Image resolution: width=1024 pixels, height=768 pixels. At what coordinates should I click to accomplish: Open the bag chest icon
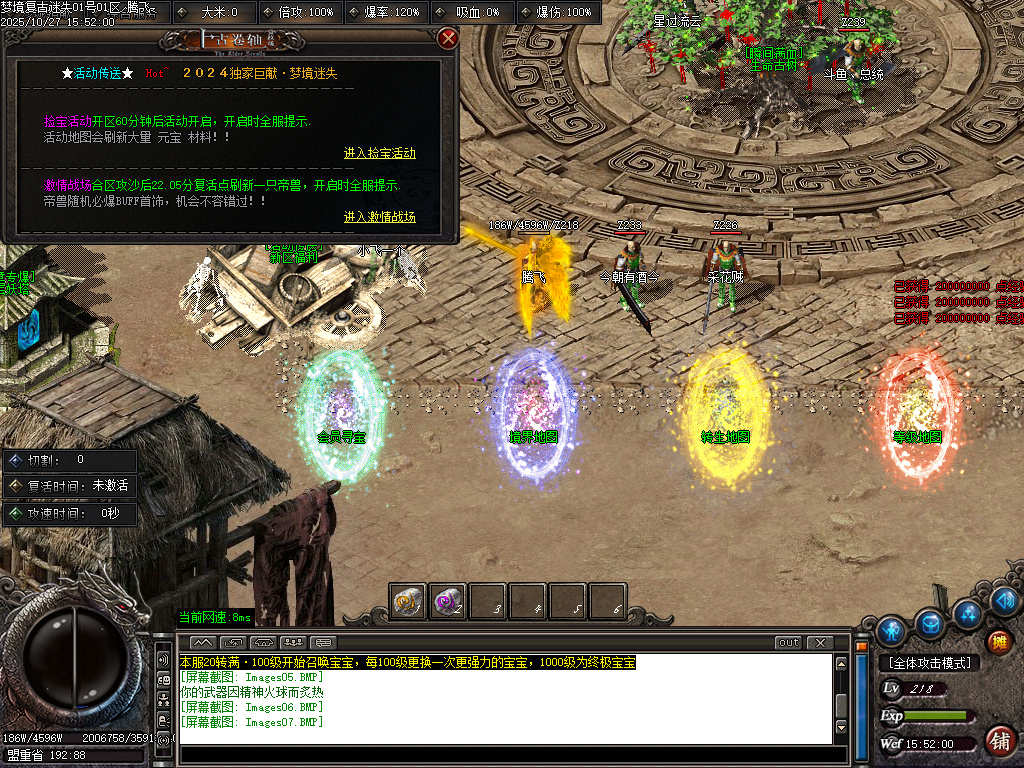[x=931, y=622]
